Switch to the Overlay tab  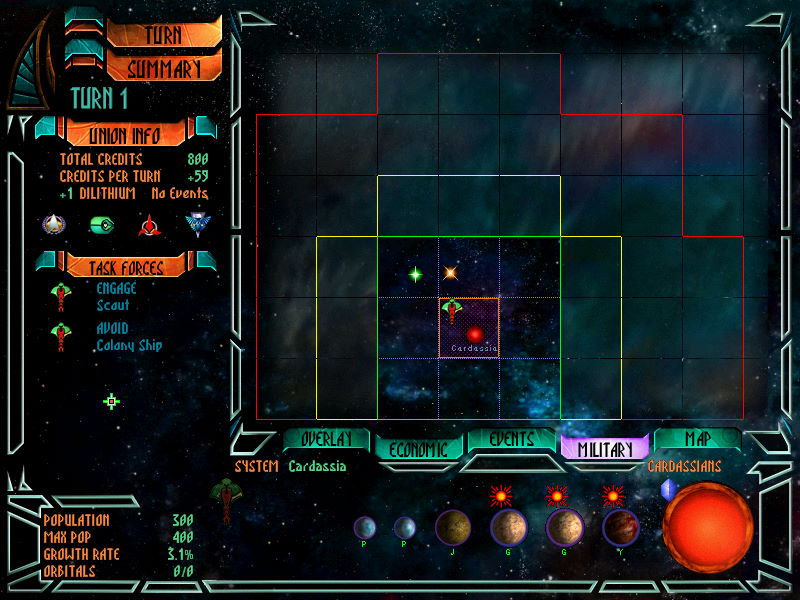click(325, 440)
